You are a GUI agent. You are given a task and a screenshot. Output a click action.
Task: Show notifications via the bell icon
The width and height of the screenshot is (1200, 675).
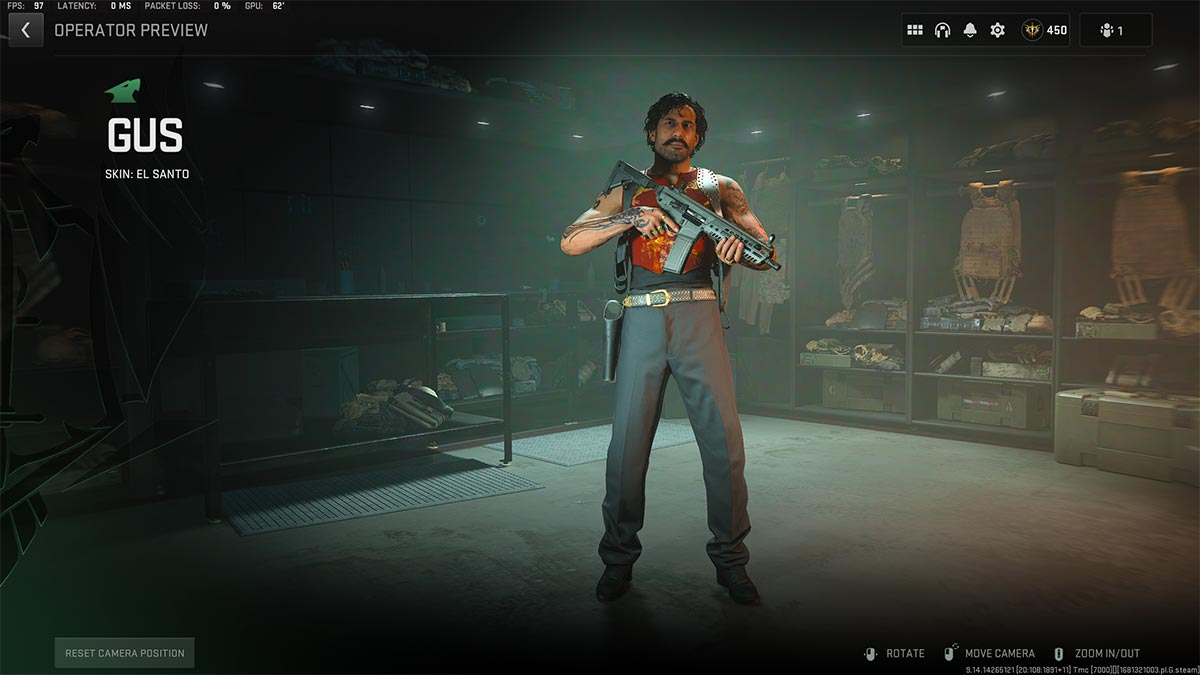pos(970,30)
